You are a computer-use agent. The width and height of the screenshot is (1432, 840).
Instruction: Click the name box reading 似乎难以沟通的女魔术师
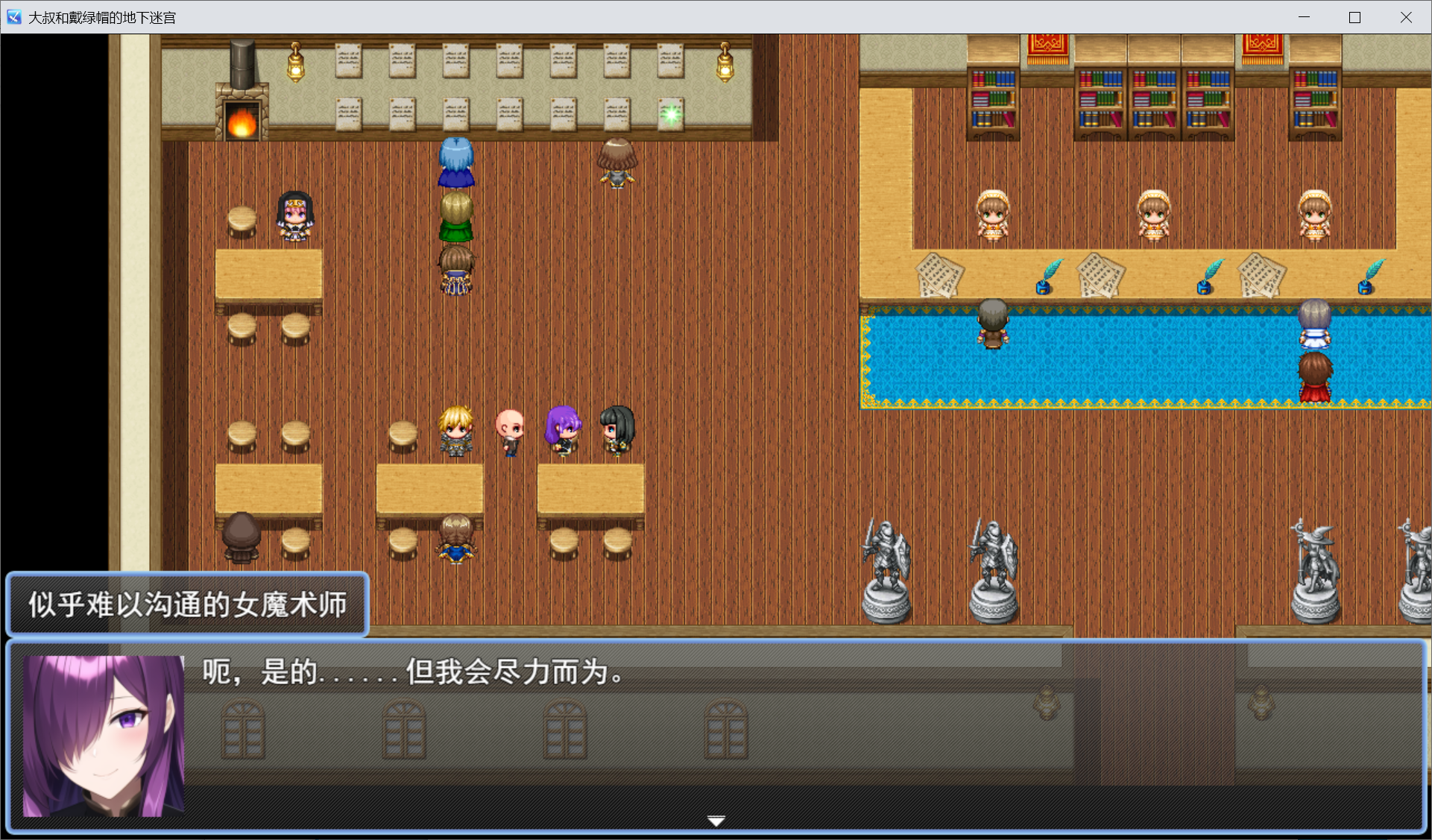186,604
